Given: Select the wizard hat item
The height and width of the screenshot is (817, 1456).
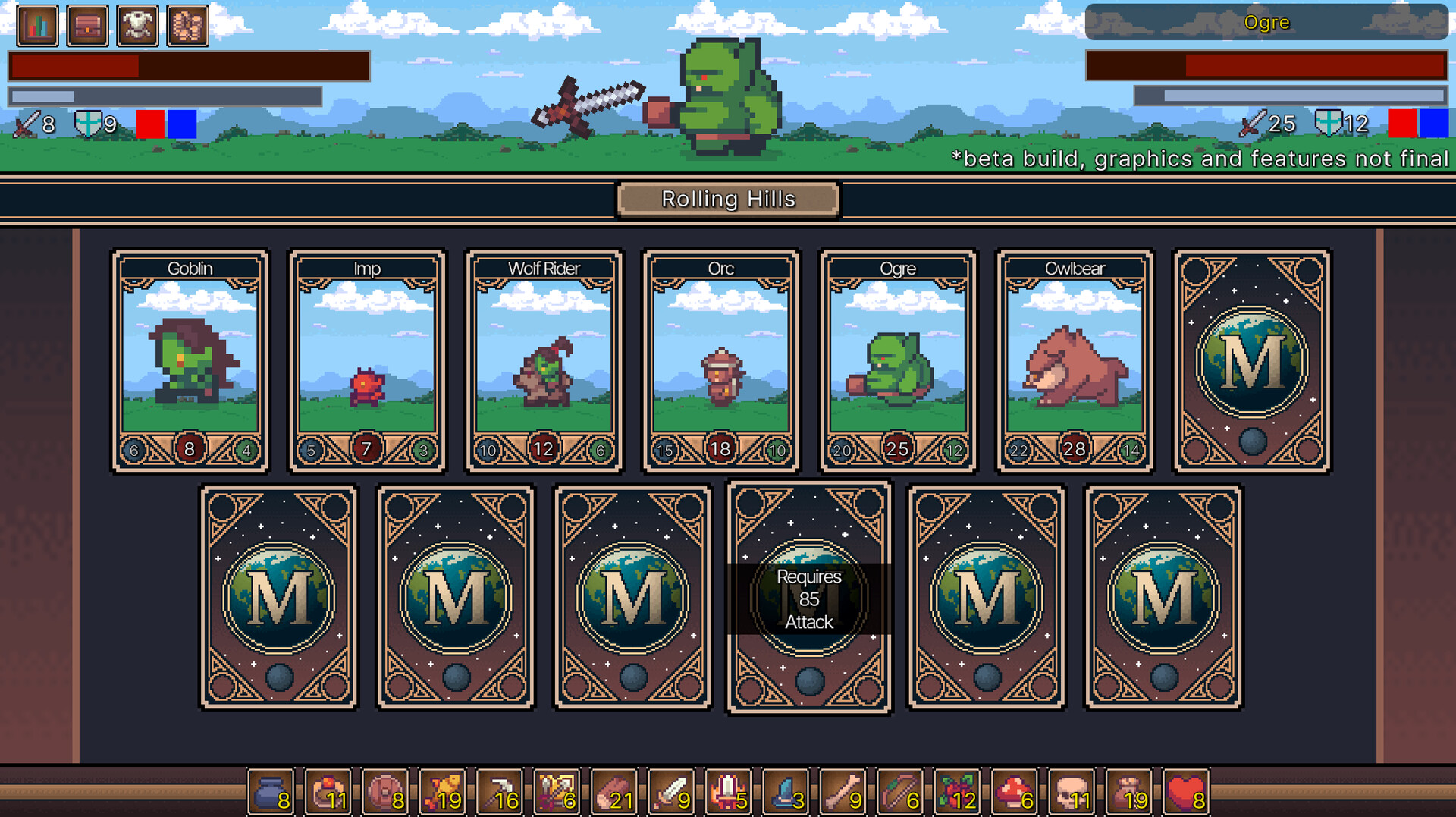Looking at the screenshot, I should [785, 789].
